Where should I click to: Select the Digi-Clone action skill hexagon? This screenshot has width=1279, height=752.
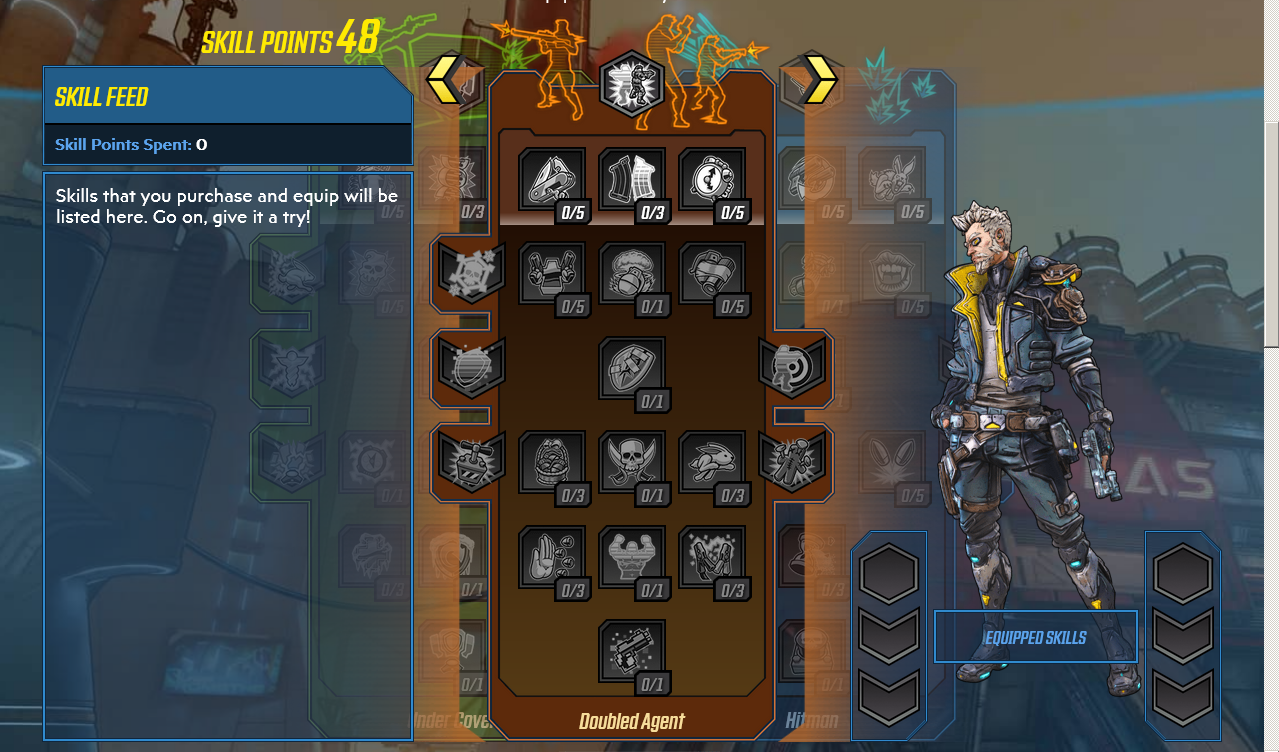[x=632, y=84]
